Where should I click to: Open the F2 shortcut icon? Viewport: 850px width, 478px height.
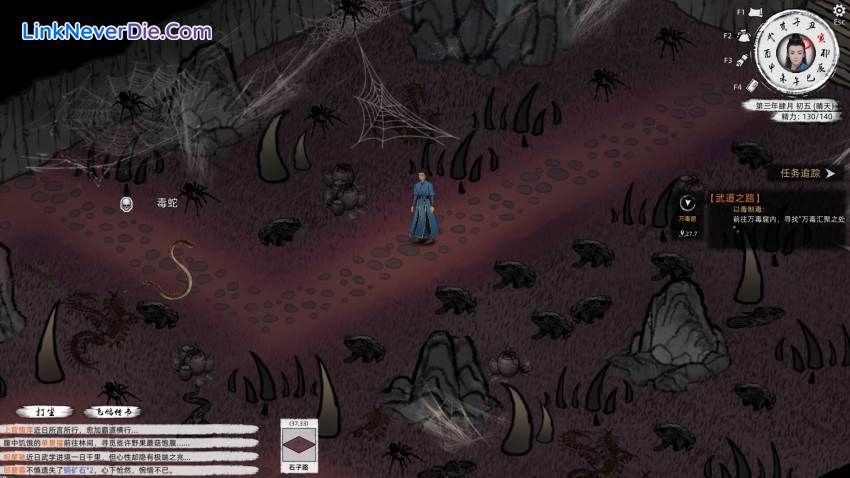(x=743, y=36)
